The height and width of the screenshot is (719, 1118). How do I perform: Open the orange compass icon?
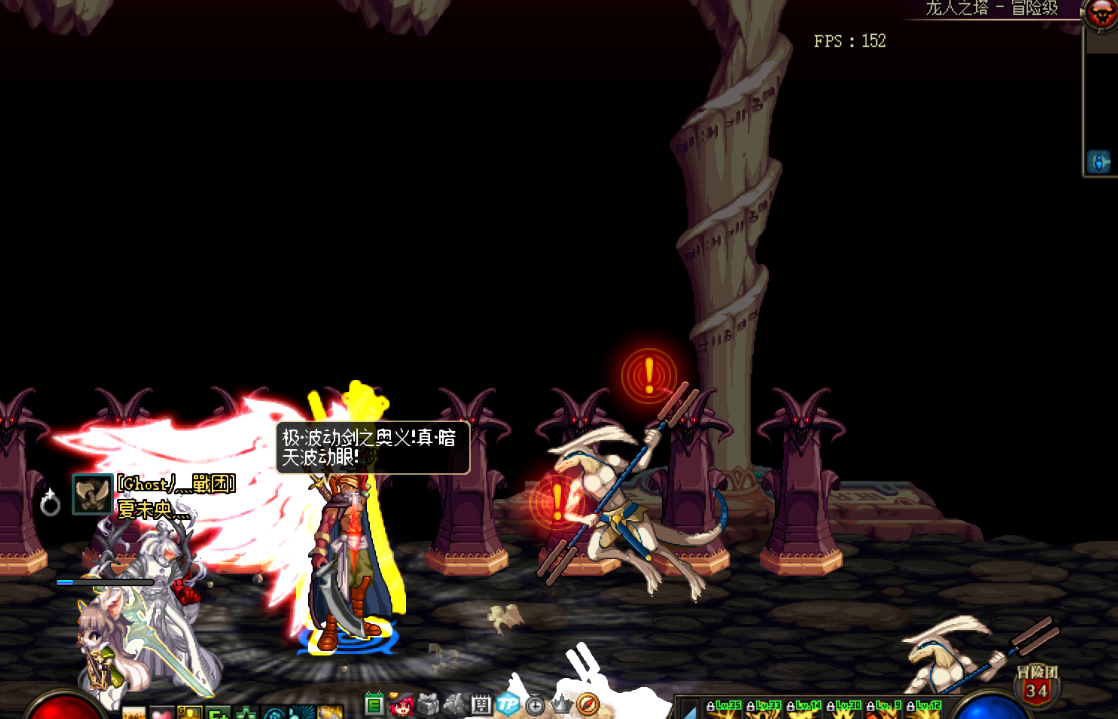[588, 704]
